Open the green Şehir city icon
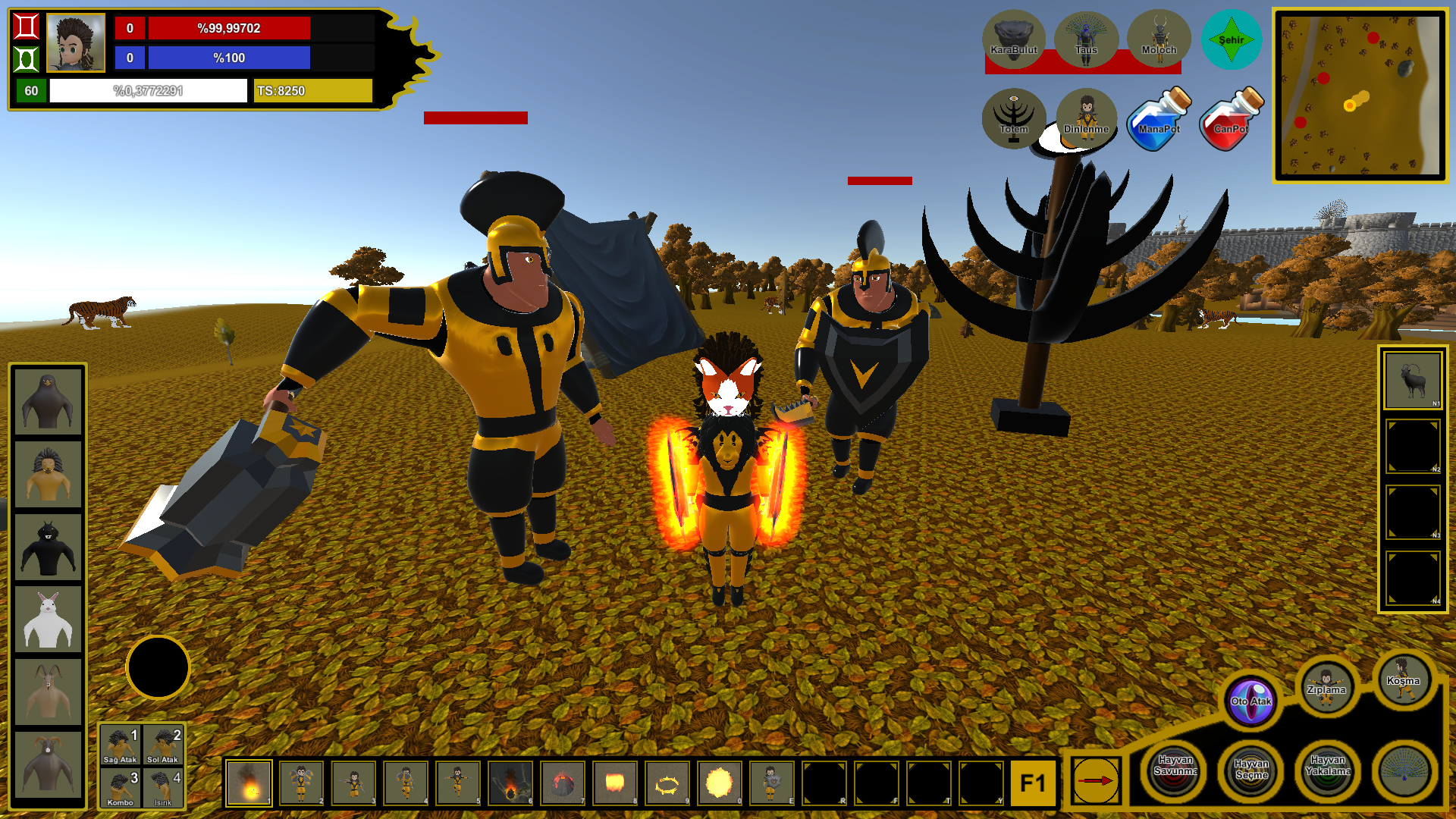Screen dimensions: 1456x819 (x=1232, y=39)
